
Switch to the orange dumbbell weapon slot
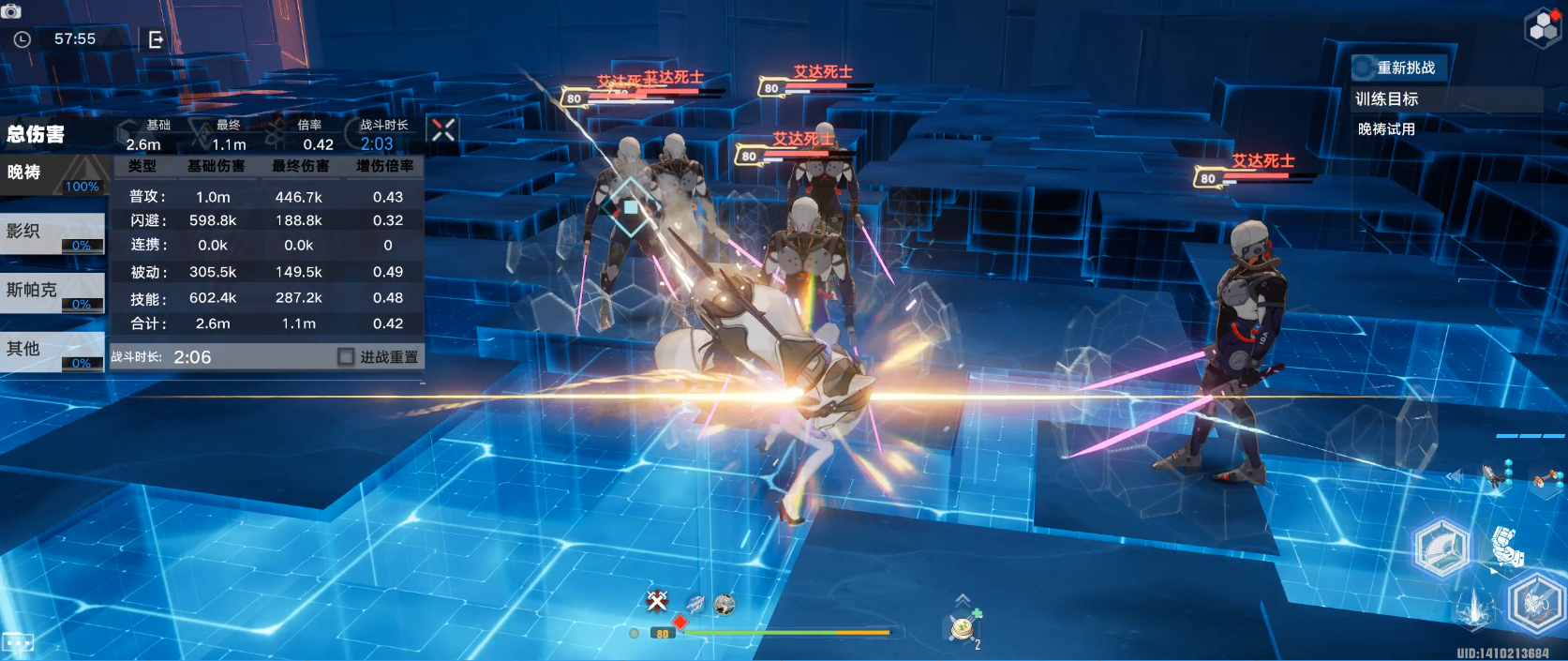pyautogui.click(x=1546, y=480)
